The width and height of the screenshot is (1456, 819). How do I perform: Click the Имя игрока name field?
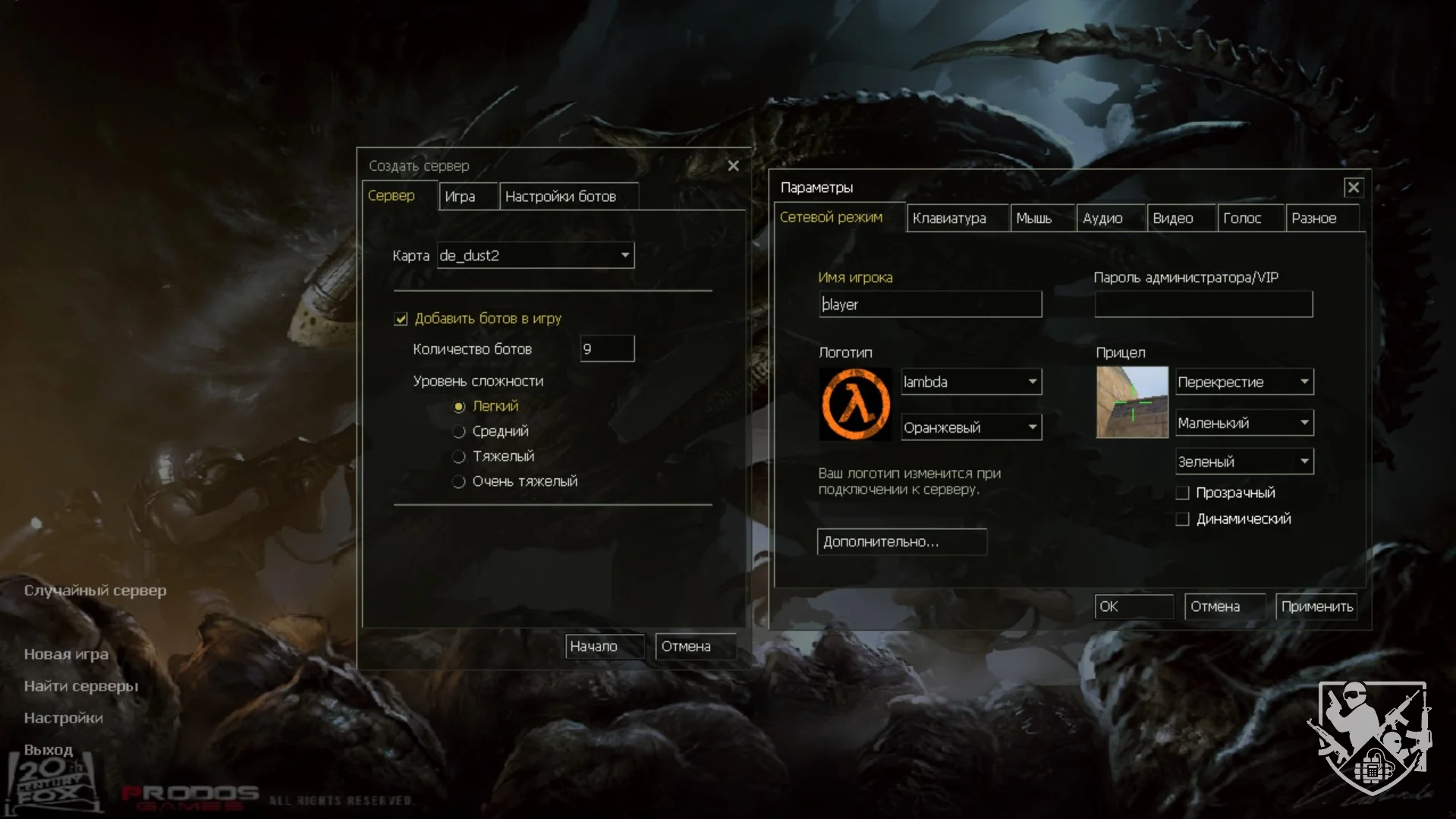930,304
